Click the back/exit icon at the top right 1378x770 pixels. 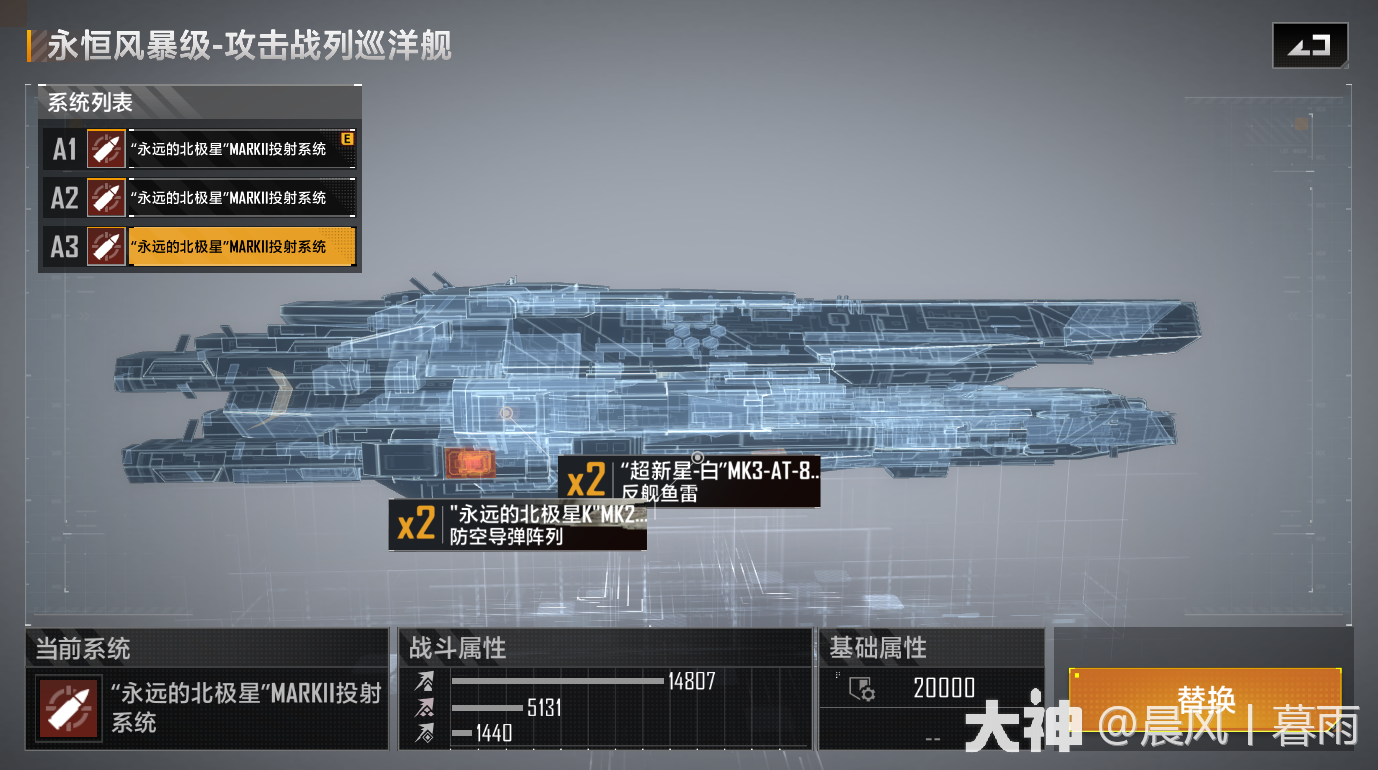click(1311, 44)
